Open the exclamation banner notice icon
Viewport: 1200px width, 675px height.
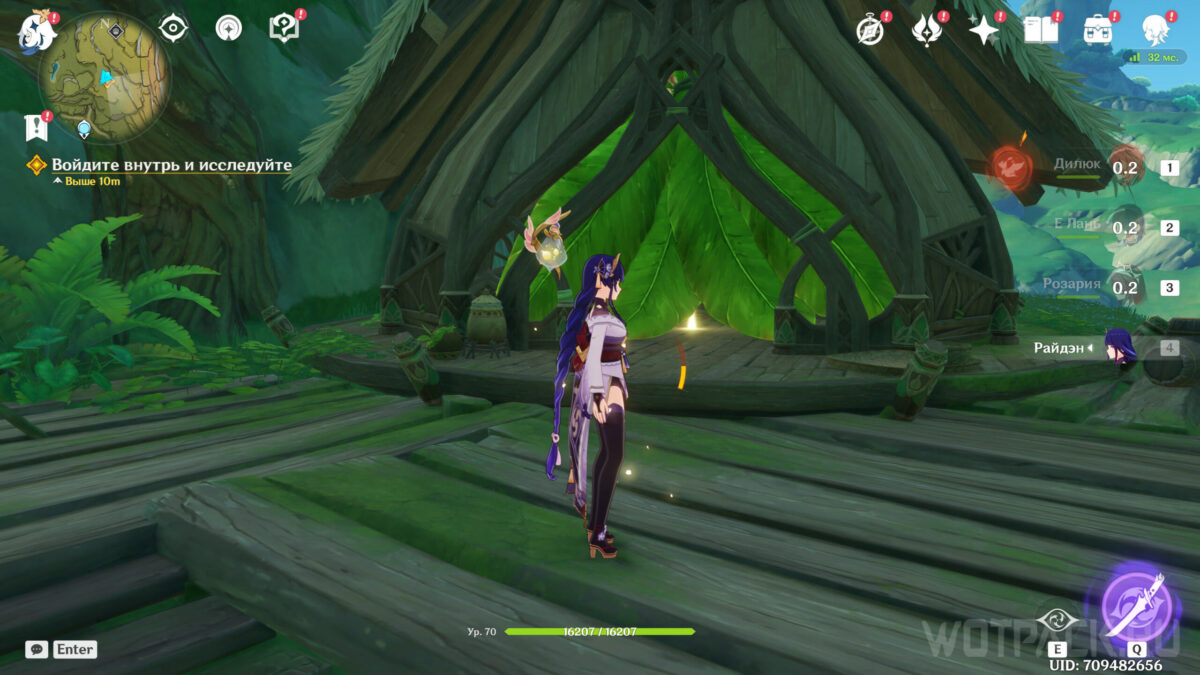(37, 127)
